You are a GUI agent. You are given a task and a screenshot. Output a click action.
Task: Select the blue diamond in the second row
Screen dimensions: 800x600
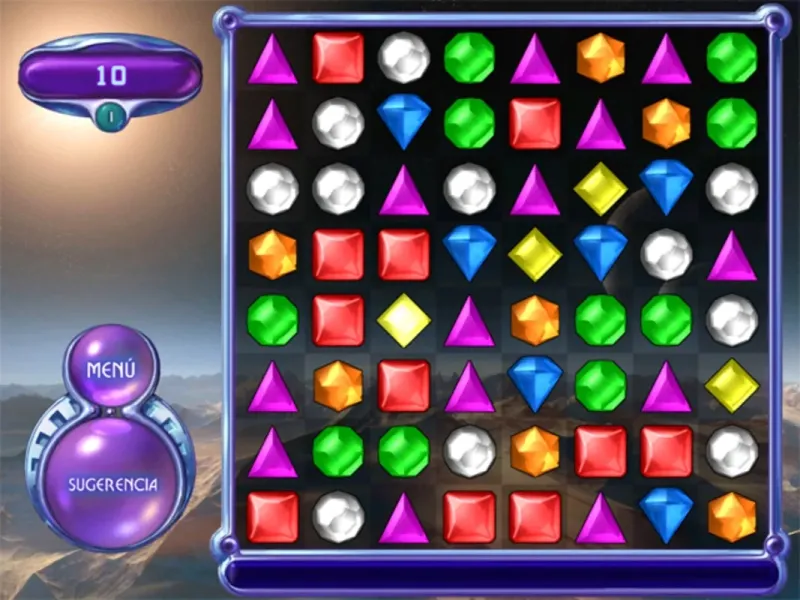(x=404, y=122)
